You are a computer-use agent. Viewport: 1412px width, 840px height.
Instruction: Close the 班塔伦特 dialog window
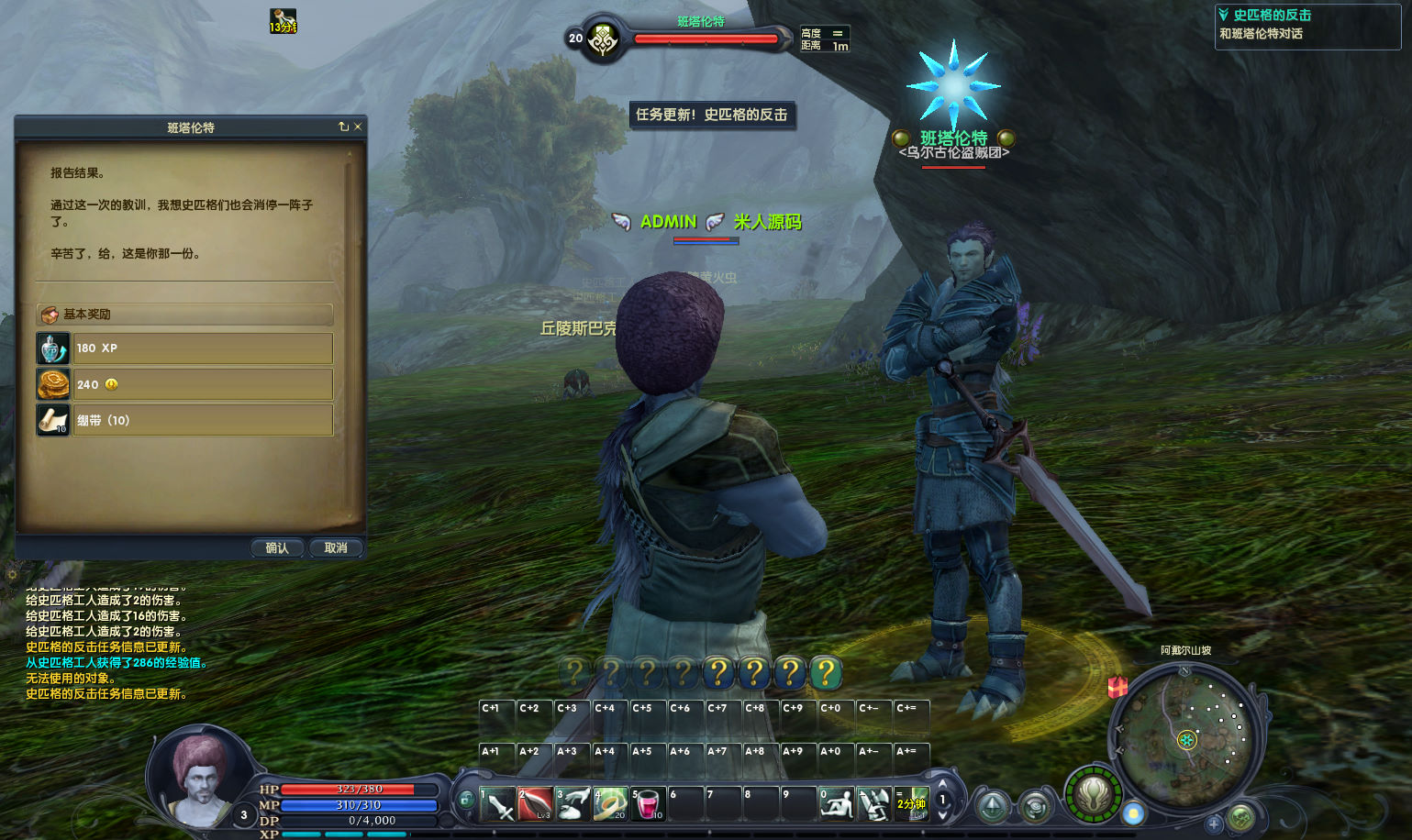358,127
